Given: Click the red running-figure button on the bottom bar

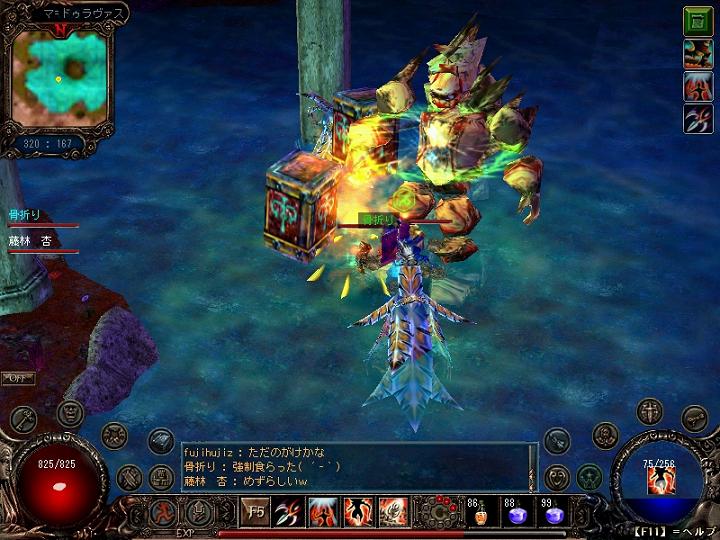Looking at the screenshot, I should tap(163, 512).
